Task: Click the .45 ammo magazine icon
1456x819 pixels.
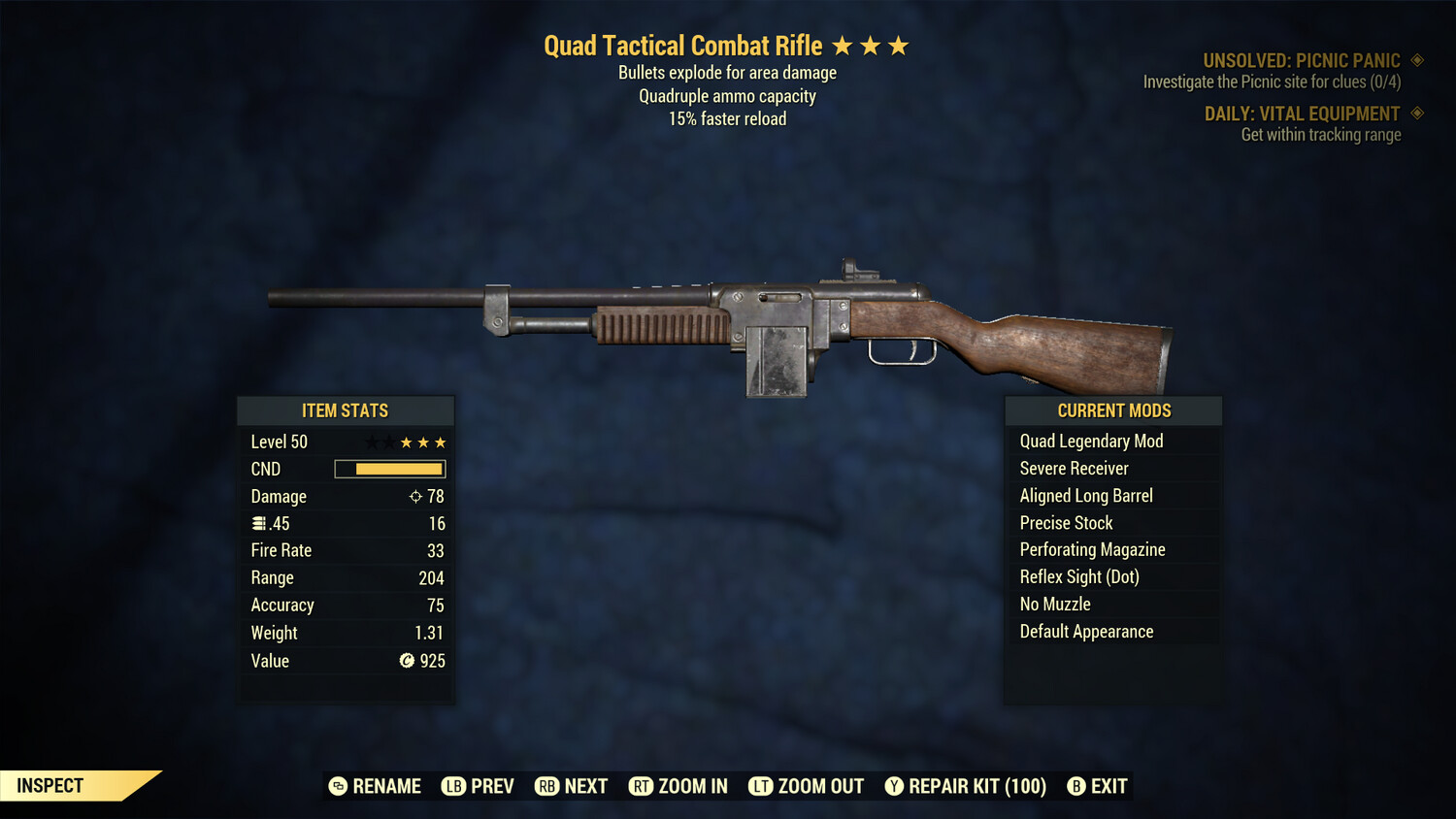Action: 259,523
